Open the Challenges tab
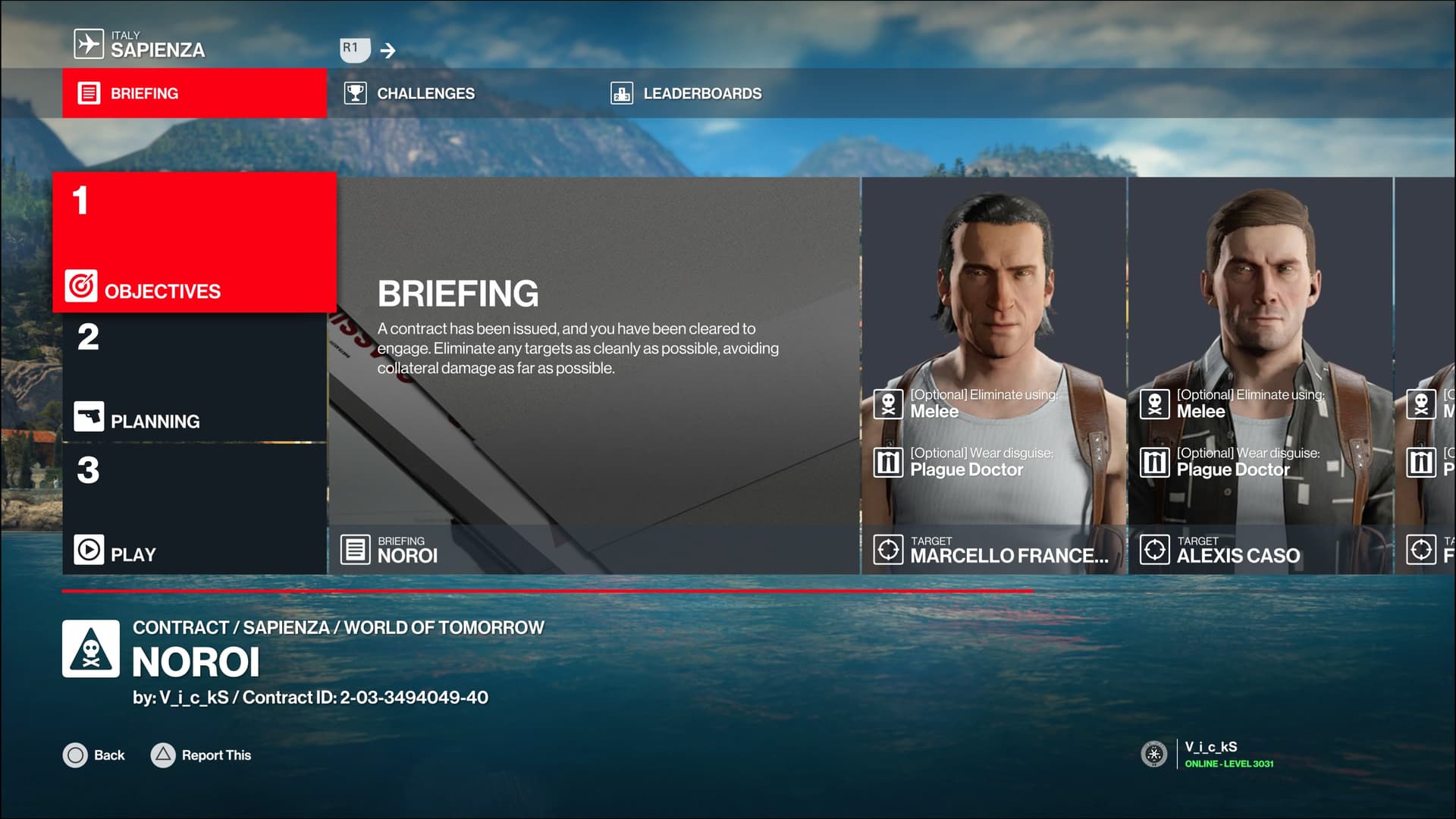The image size is (1456, 819). tap(425, 93)
